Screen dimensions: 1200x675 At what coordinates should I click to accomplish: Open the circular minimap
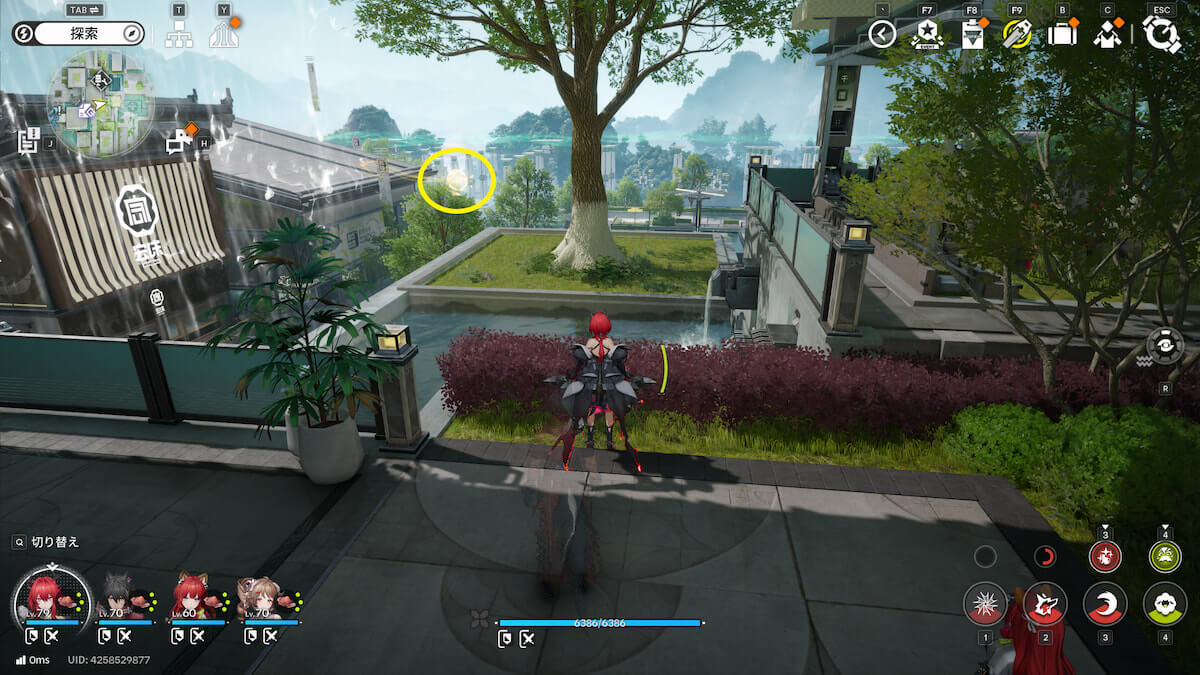pyautogui.click(x=100, y=104)
